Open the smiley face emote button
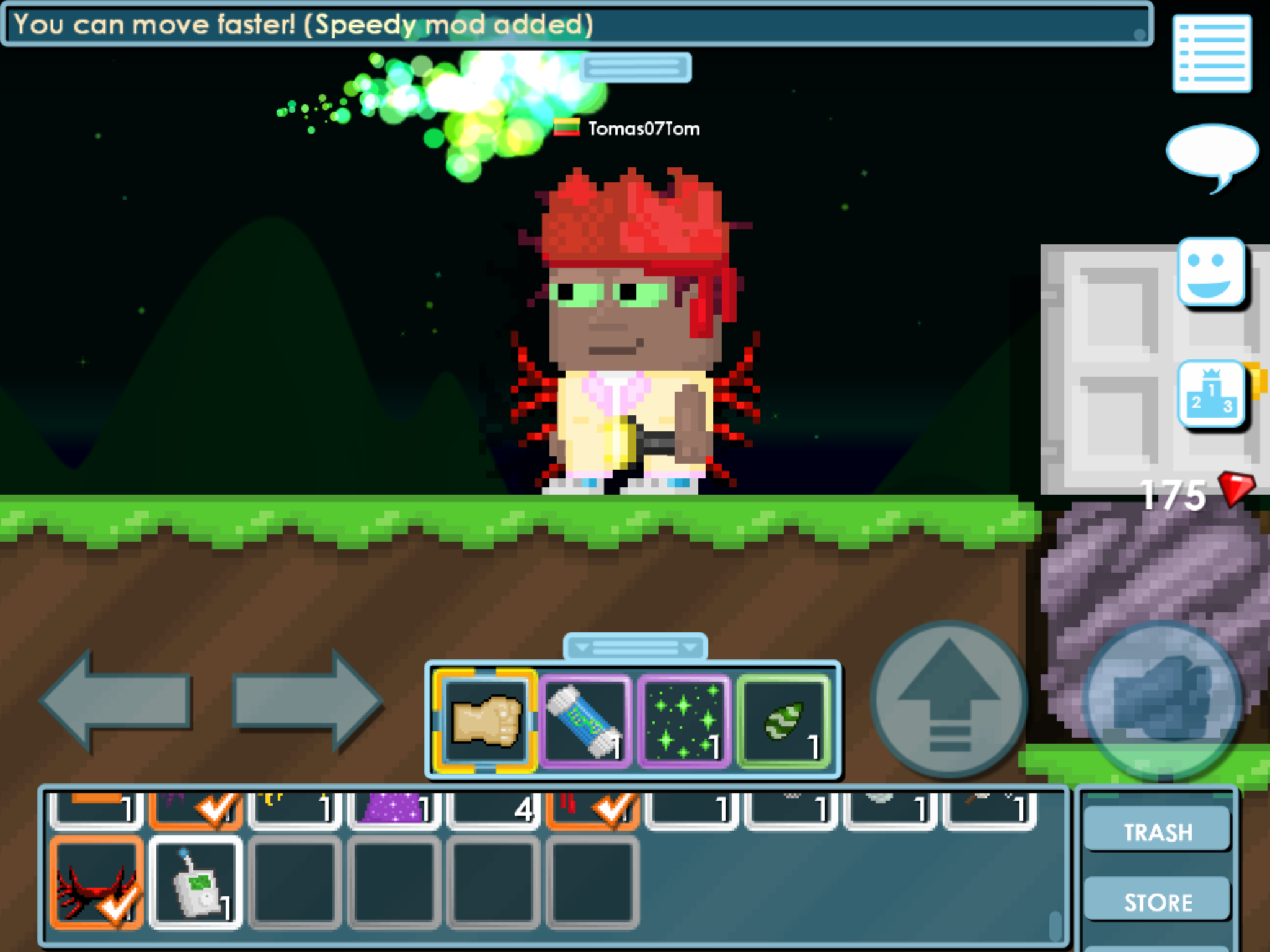The width and height of the screenshot is (1270, 952). point(1212,273)
